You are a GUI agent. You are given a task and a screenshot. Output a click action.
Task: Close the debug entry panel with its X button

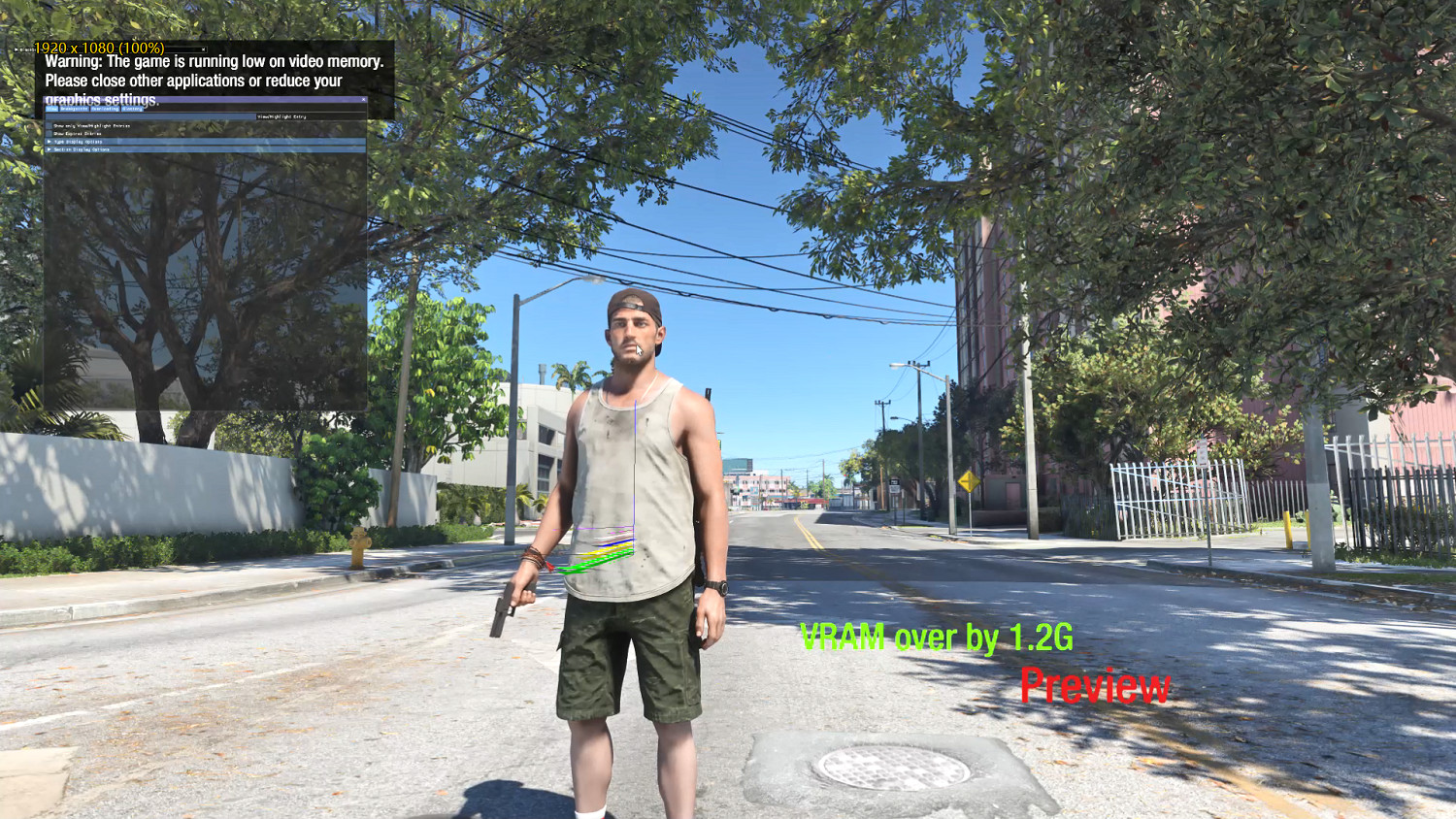(x=364, y=99)
